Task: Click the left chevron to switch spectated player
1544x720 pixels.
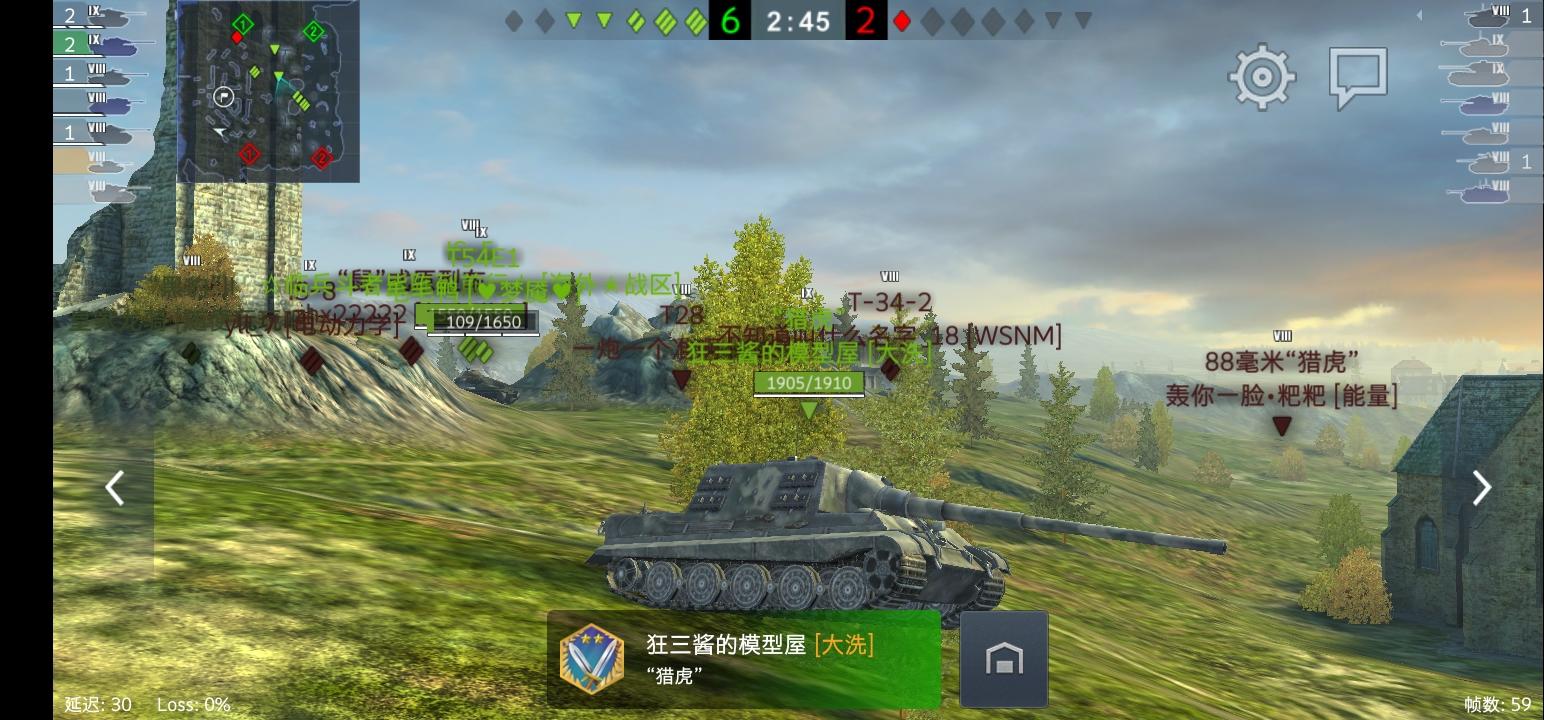Action: click(x=115, y=488)
